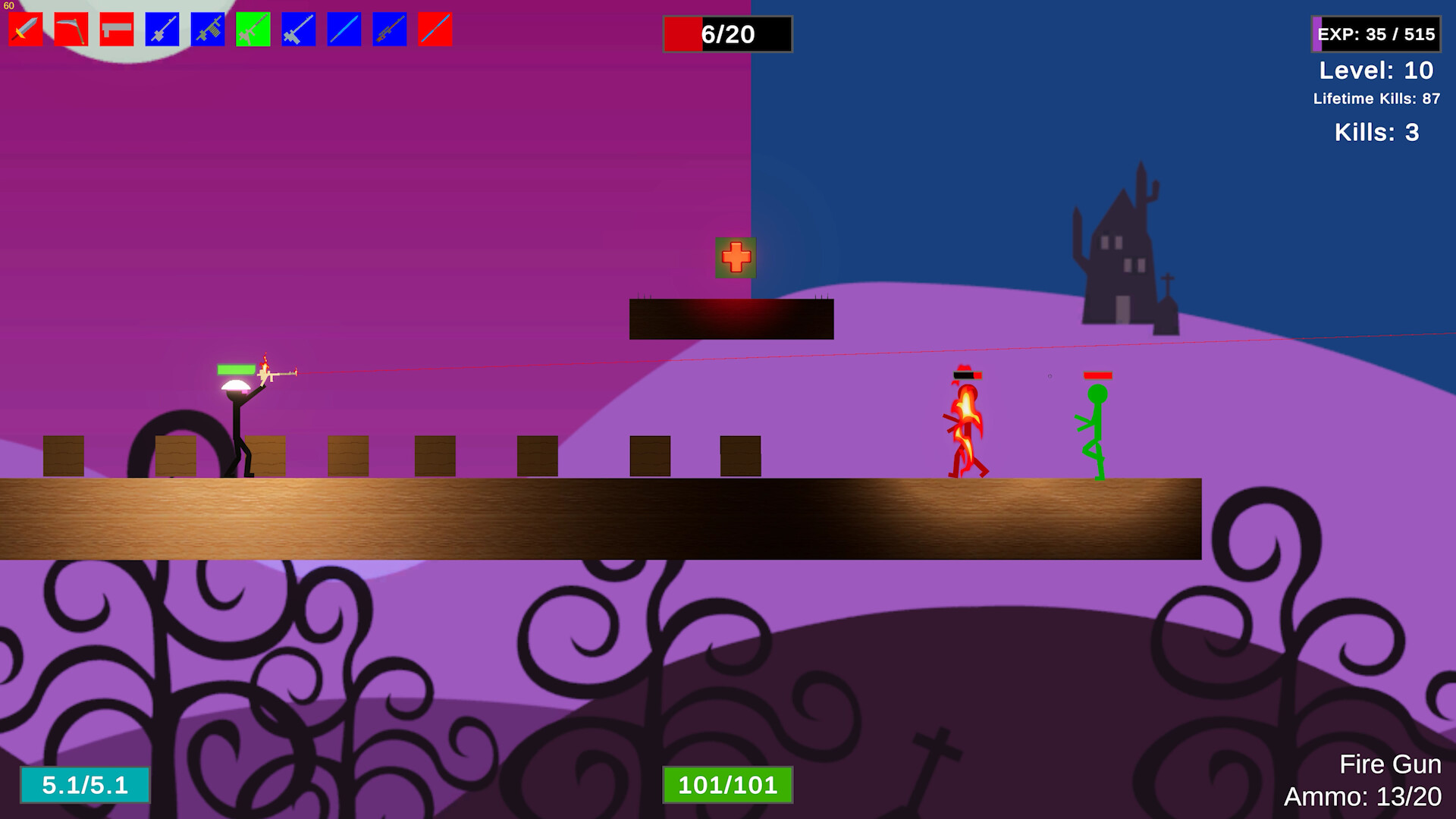1456x819 pixels.
Task: Pick the red laser spear weapon
Action: [x=434, y=29]
